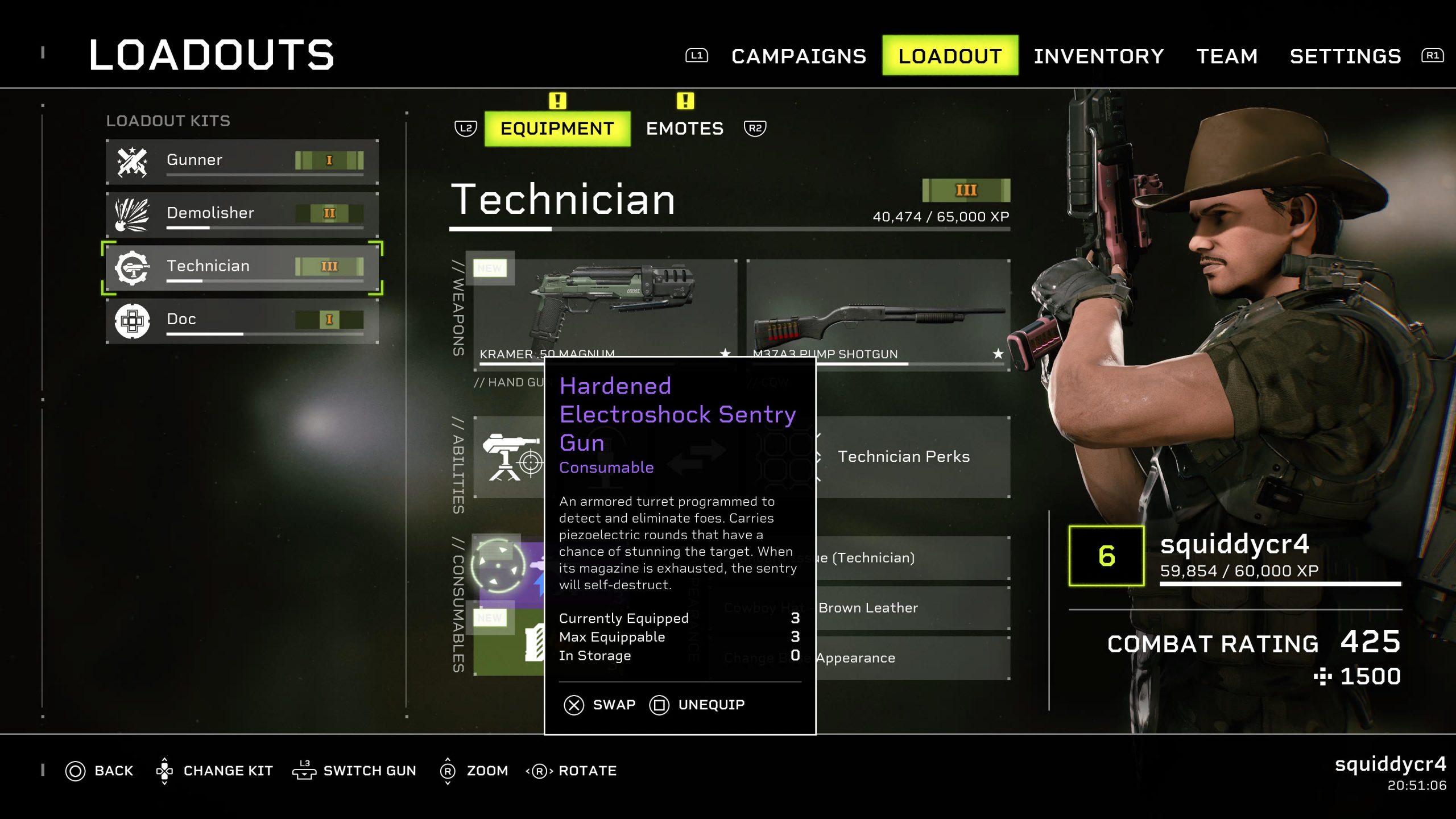Select the Loadout tab
The width and height of the screenshot is (1456, 819).
point(950,56)
